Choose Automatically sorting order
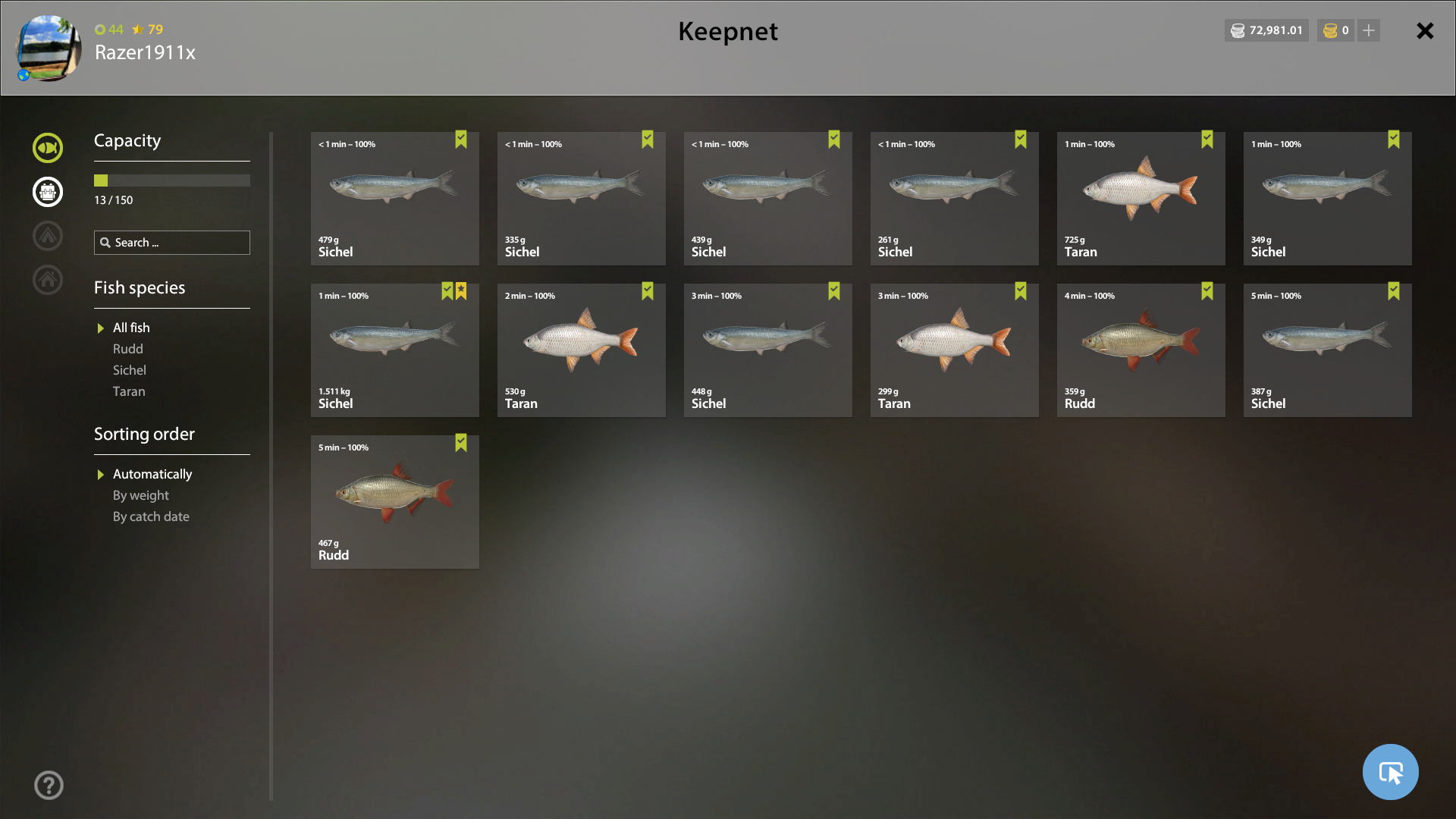Viewport: 1456px width, 819px height. tap(152, 474)
